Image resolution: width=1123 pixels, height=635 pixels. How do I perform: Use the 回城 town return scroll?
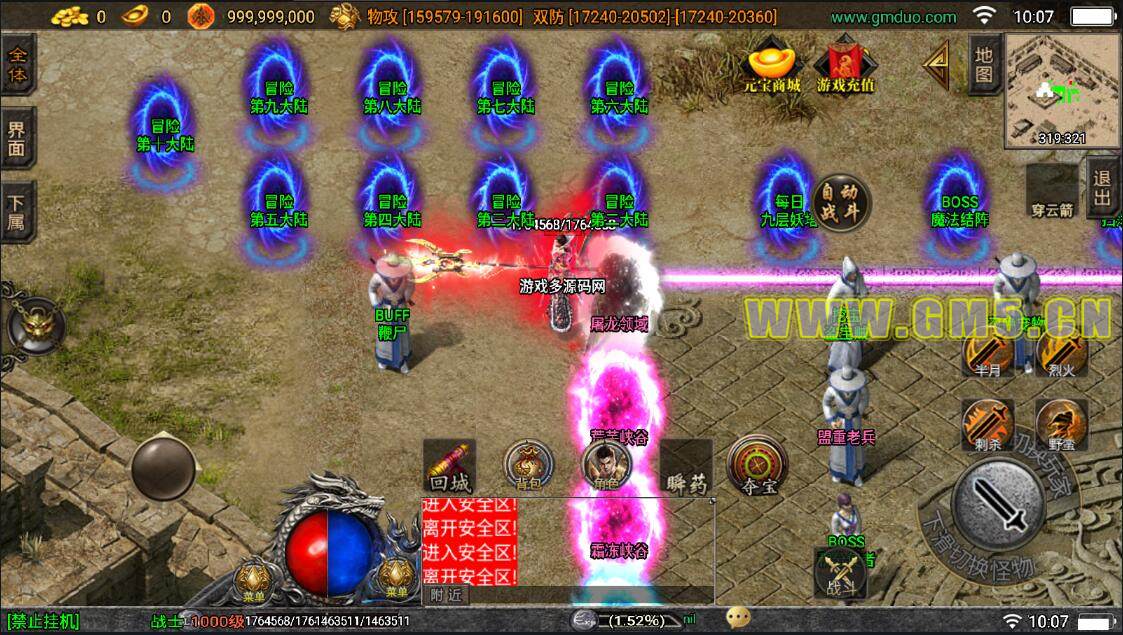click(x=449, y=466)
